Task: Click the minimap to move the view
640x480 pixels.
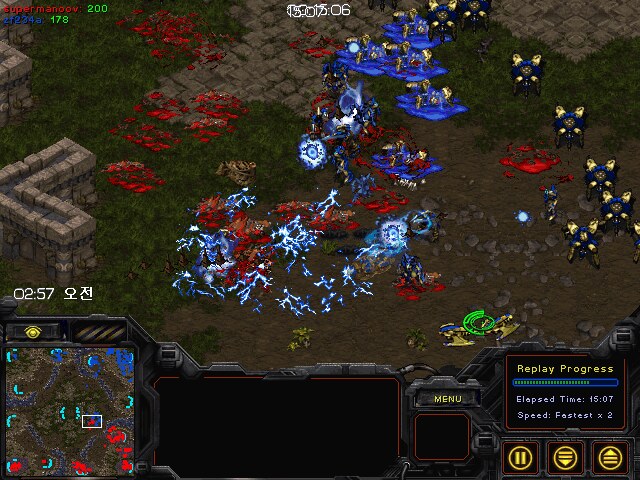Action: [68, 408]
